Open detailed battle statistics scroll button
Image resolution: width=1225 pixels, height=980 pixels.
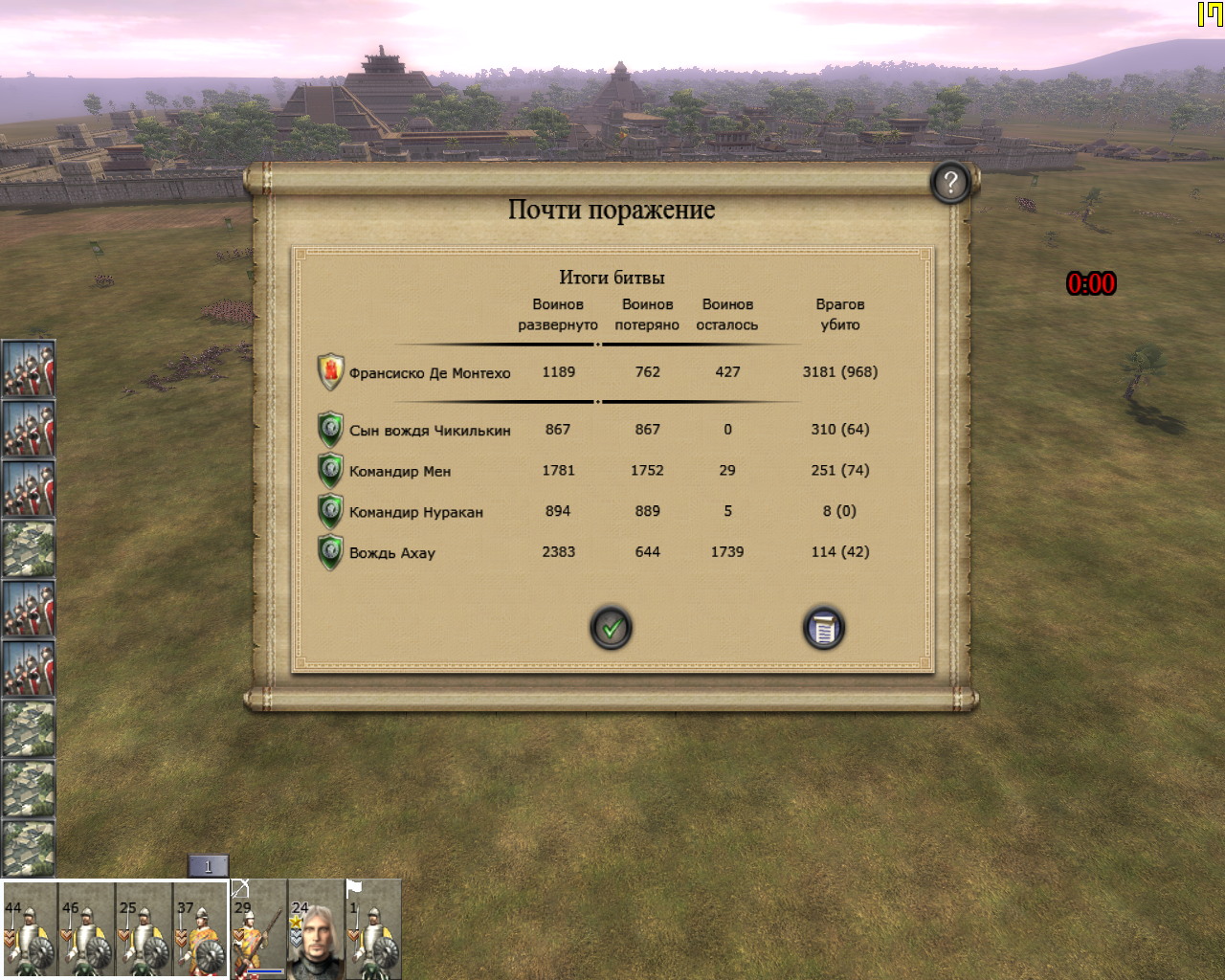pyautogui.click(x=823, y=628)
